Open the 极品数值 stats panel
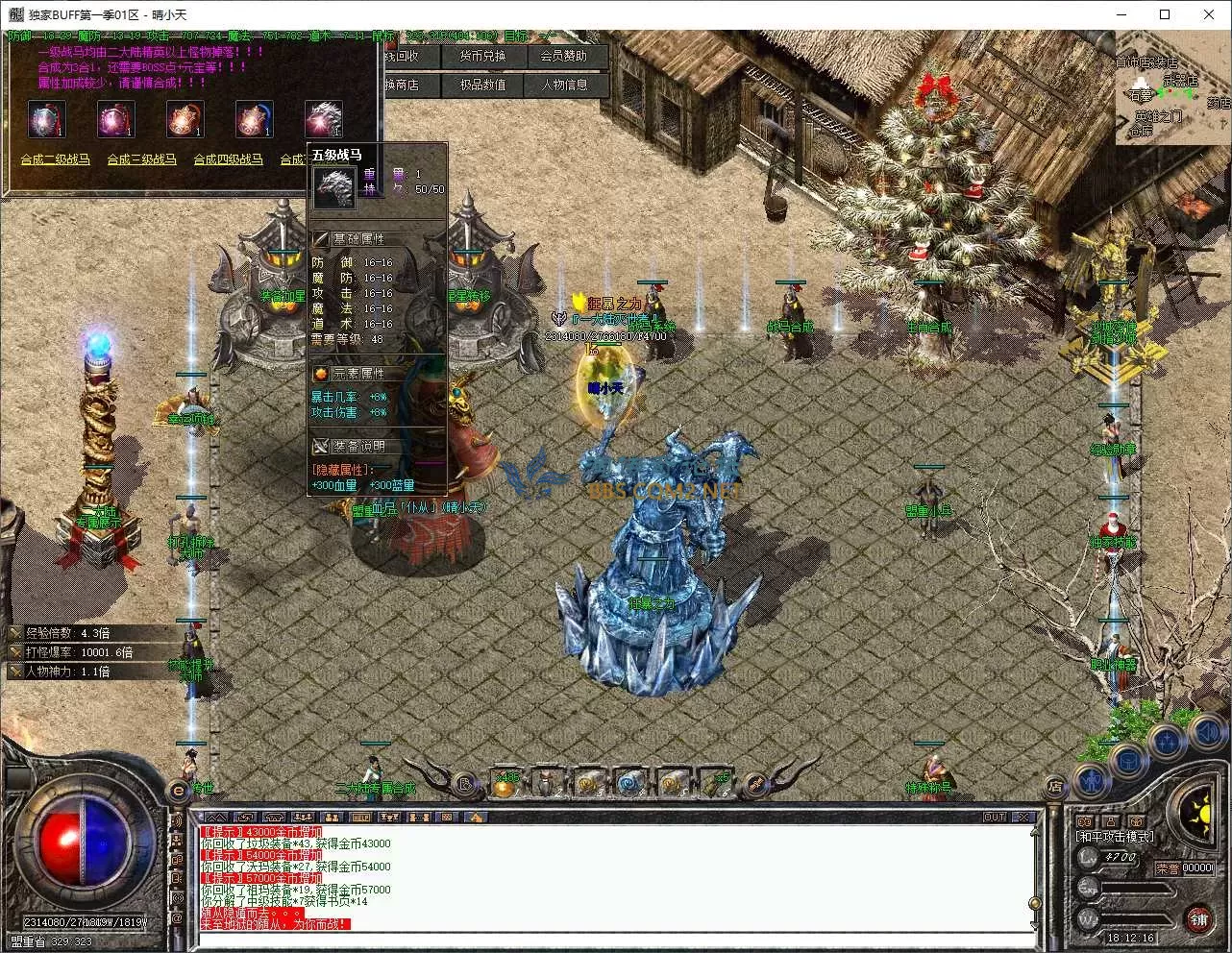 click(481, 85)
